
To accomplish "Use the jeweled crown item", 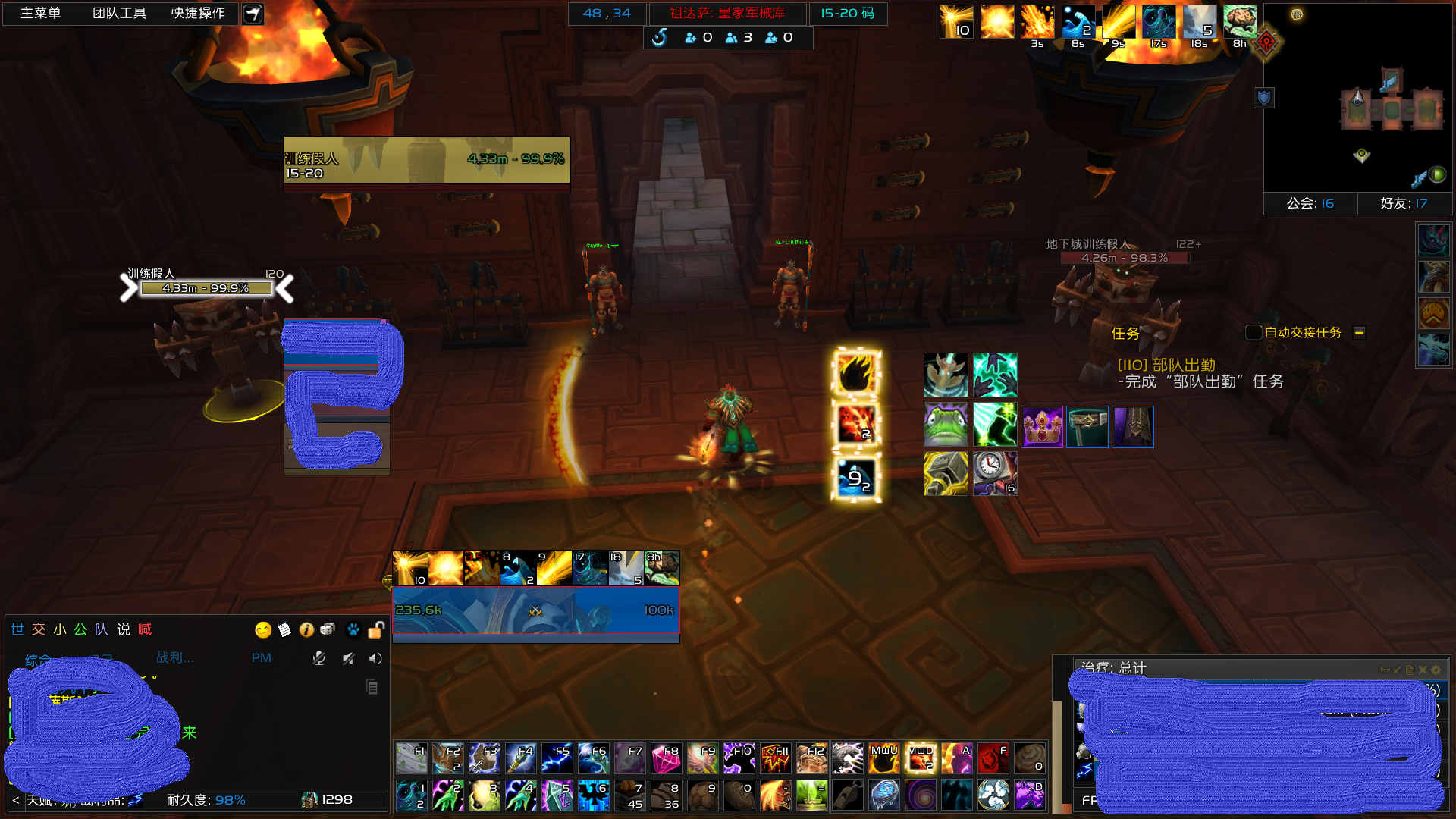I will 1041,427.
